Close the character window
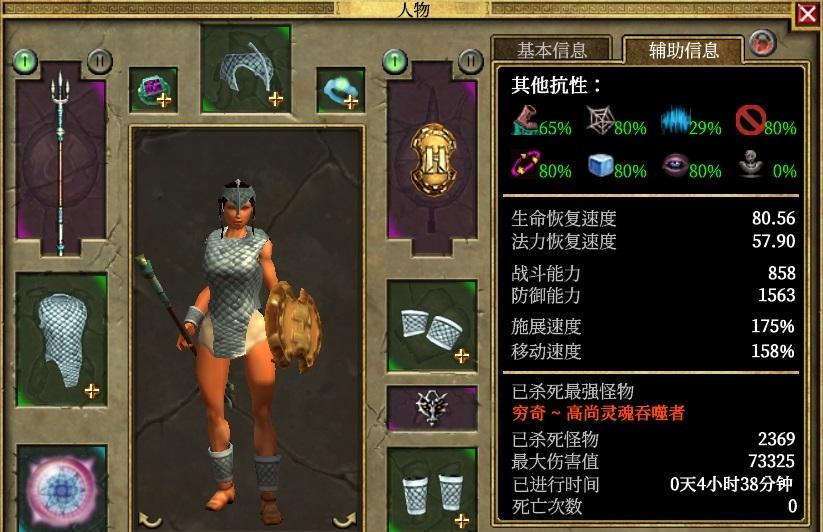Screen dimensions: 823x532 pos(807,14)
